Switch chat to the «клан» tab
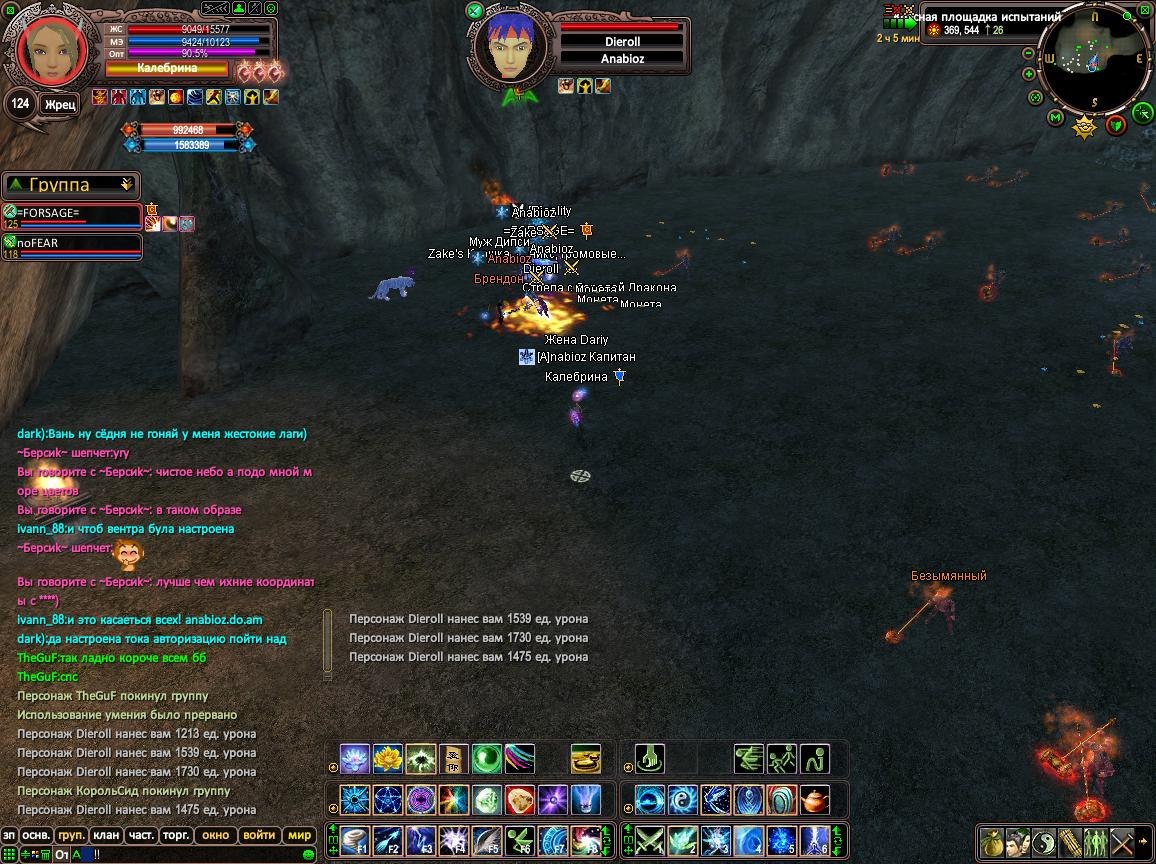This screenshot has height=864, width=1156. 105,835
